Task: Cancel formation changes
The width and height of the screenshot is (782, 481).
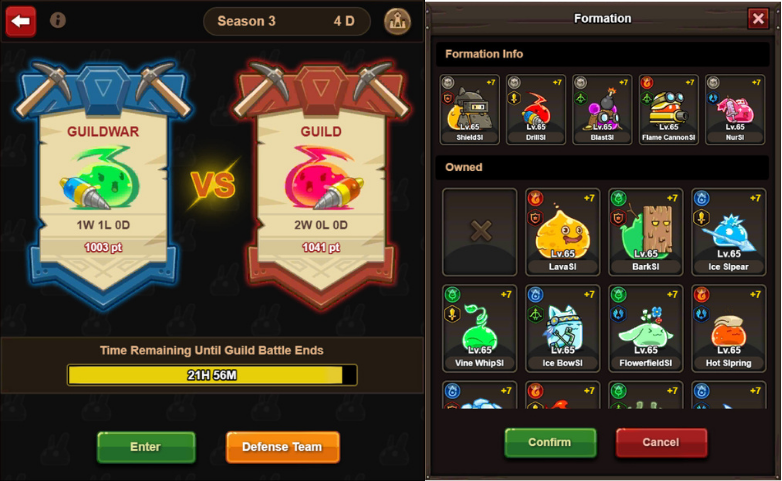Action: point(661,442)
